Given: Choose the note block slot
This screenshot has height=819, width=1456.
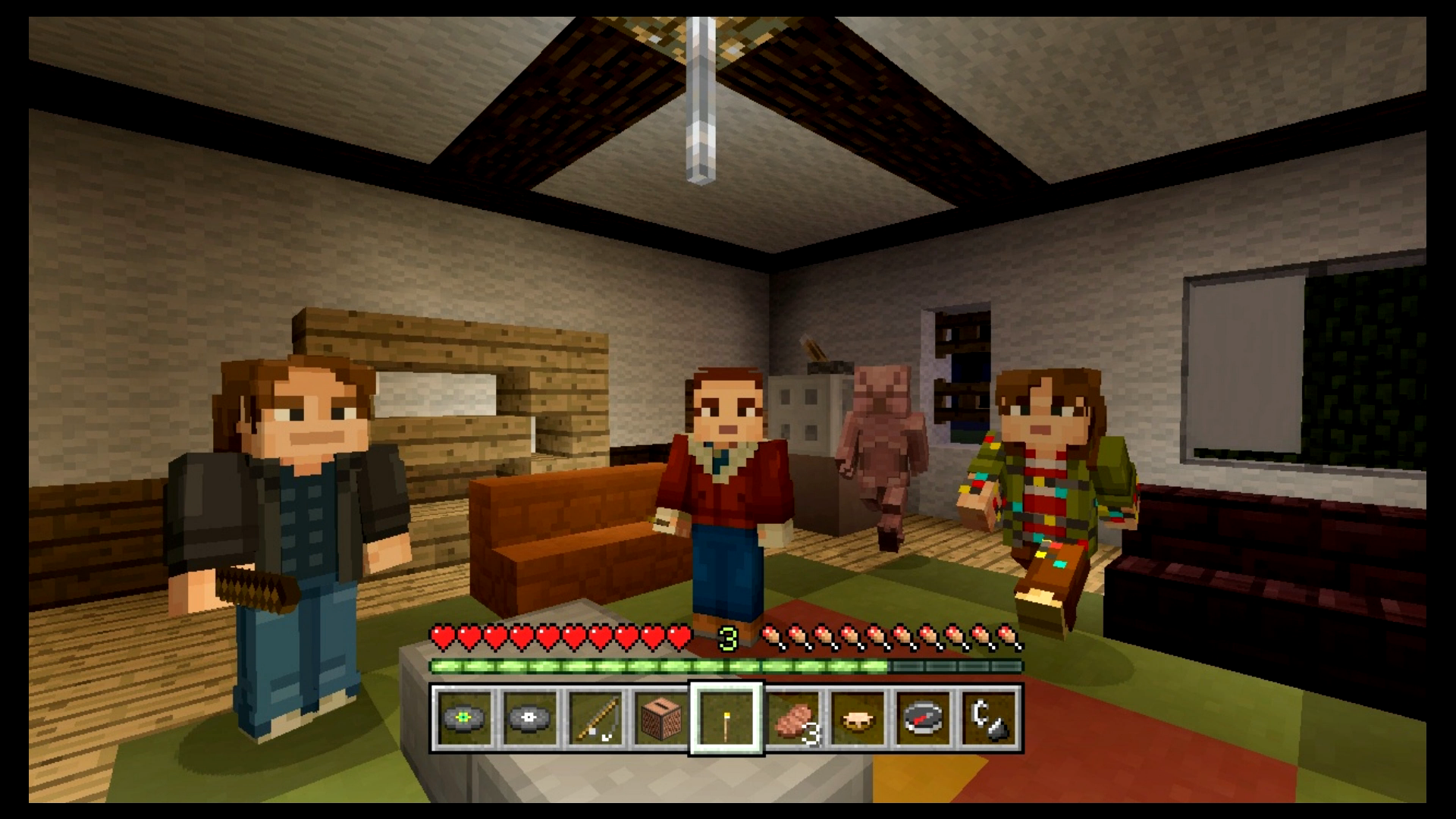Looking at the screenshot, I should pos(661,717).
